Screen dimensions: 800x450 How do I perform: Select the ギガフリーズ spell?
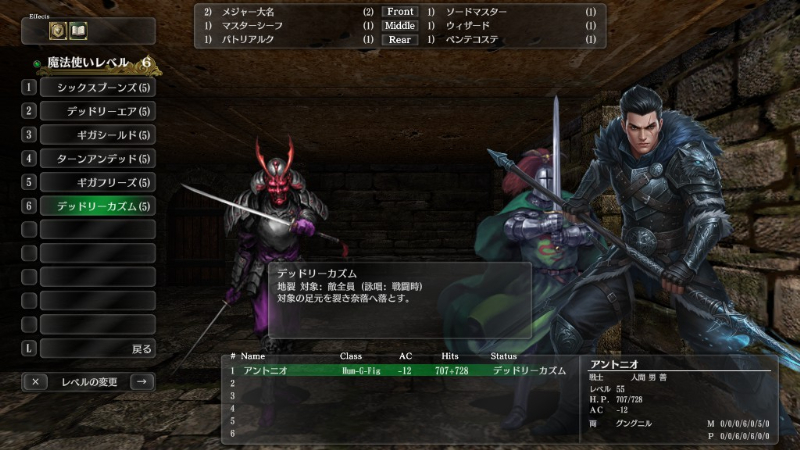point(98,182)
